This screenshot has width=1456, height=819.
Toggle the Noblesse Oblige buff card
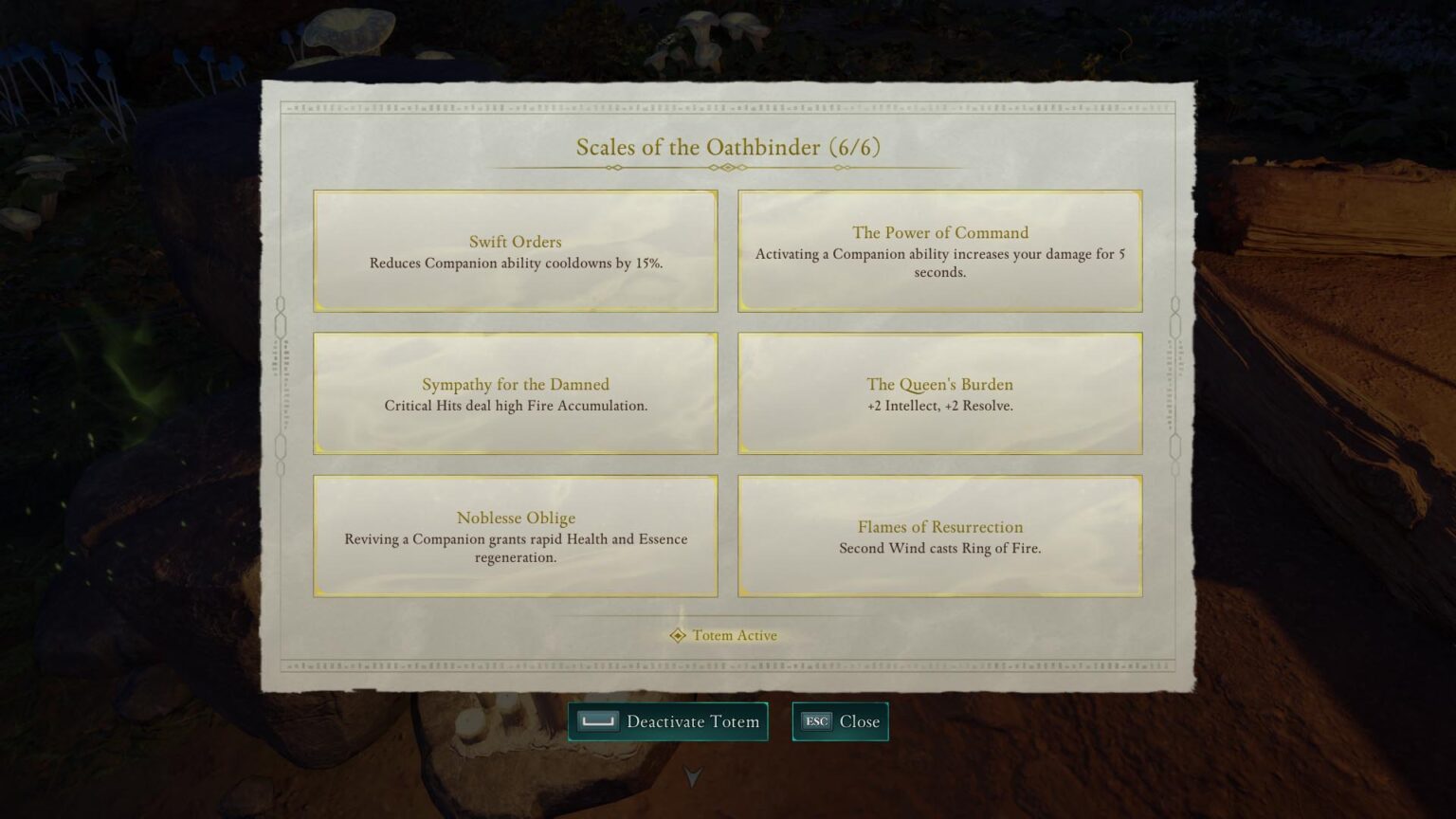coord(516,536)
